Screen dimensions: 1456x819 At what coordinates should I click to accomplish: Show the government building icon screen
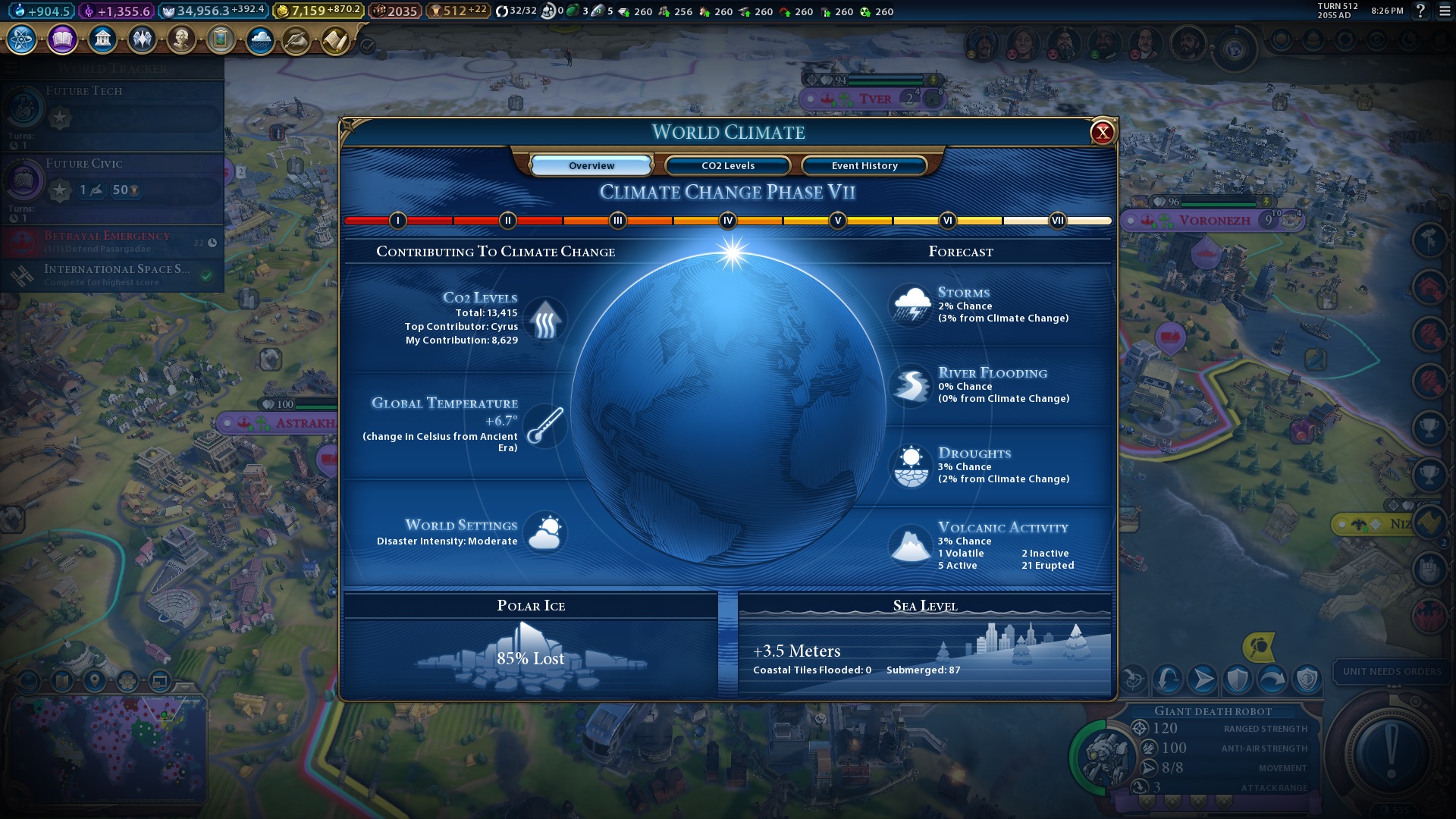pos(102,39)
